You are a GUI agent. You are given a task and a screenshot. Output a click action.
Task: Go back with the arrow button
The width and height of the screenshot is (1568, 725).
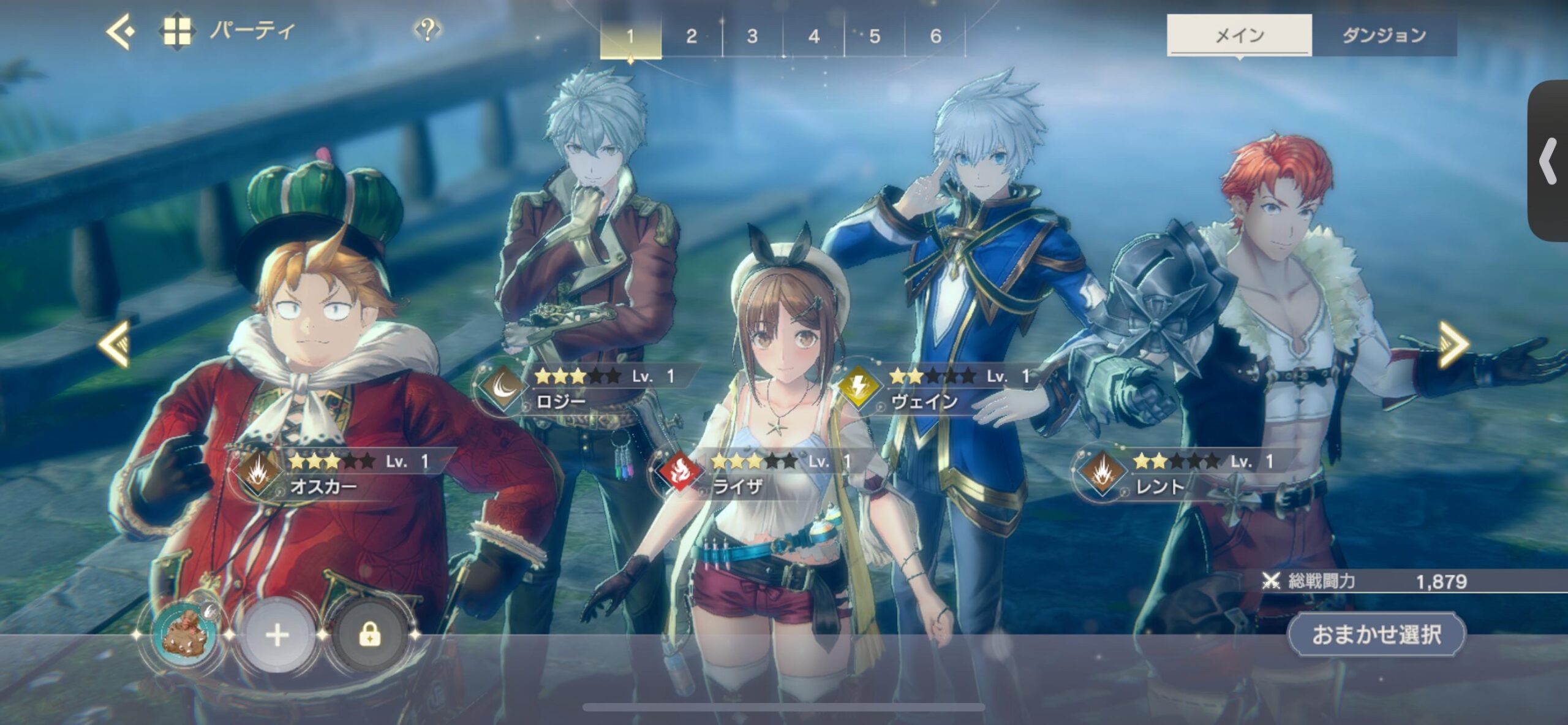pyautogui.click(x=120, y=31)
